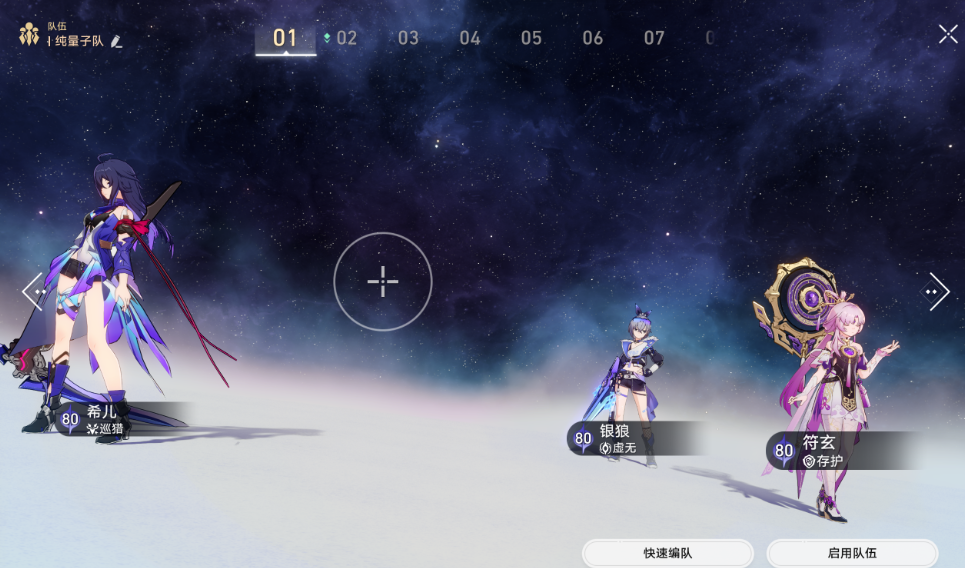Switch to team slot 05
This screenshot has width=965, height=568.
(x=531, y=39)
